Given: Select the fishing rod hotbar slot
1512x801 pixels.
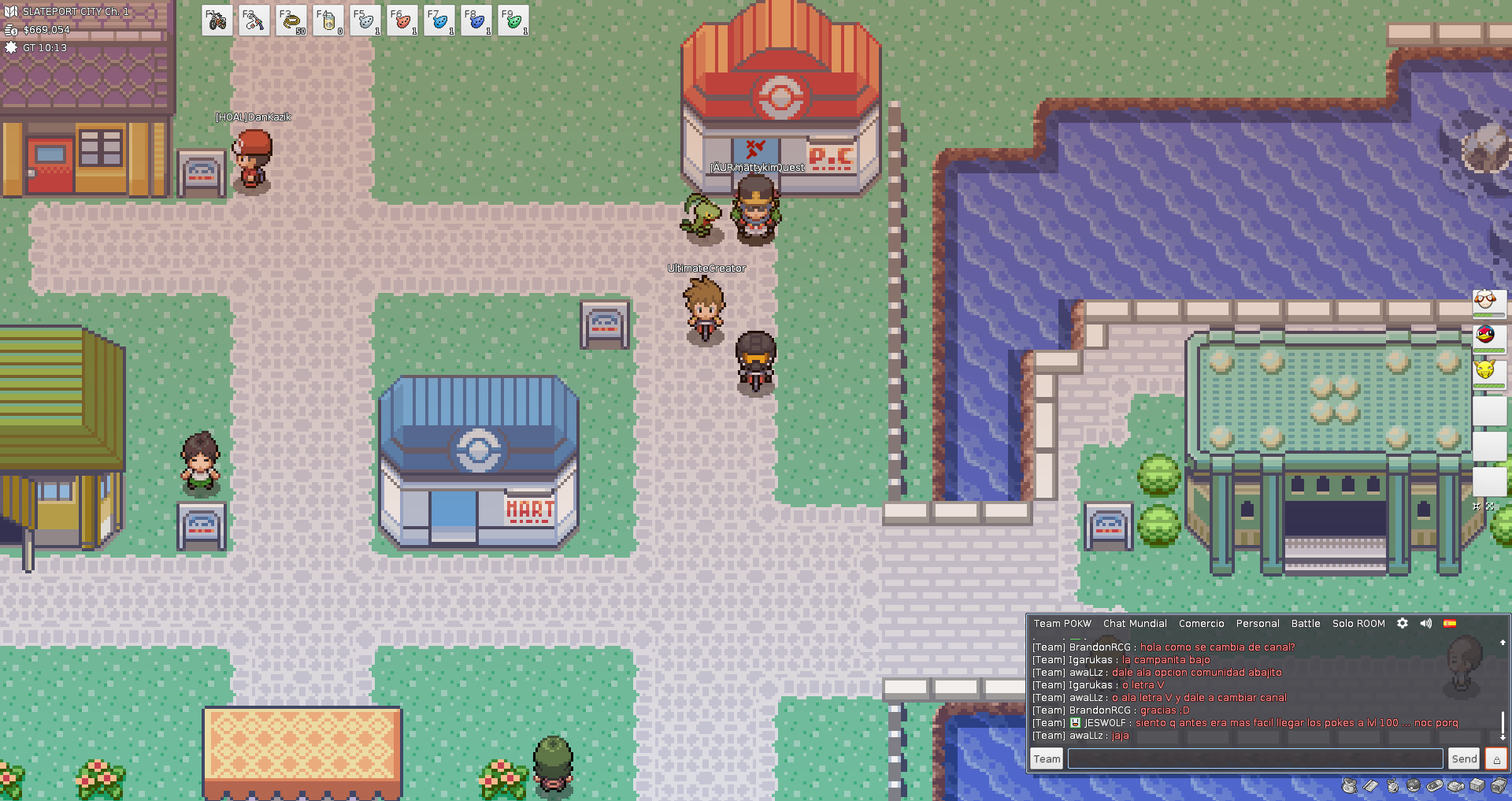Looking at the screenshot, I should [254, 21].
